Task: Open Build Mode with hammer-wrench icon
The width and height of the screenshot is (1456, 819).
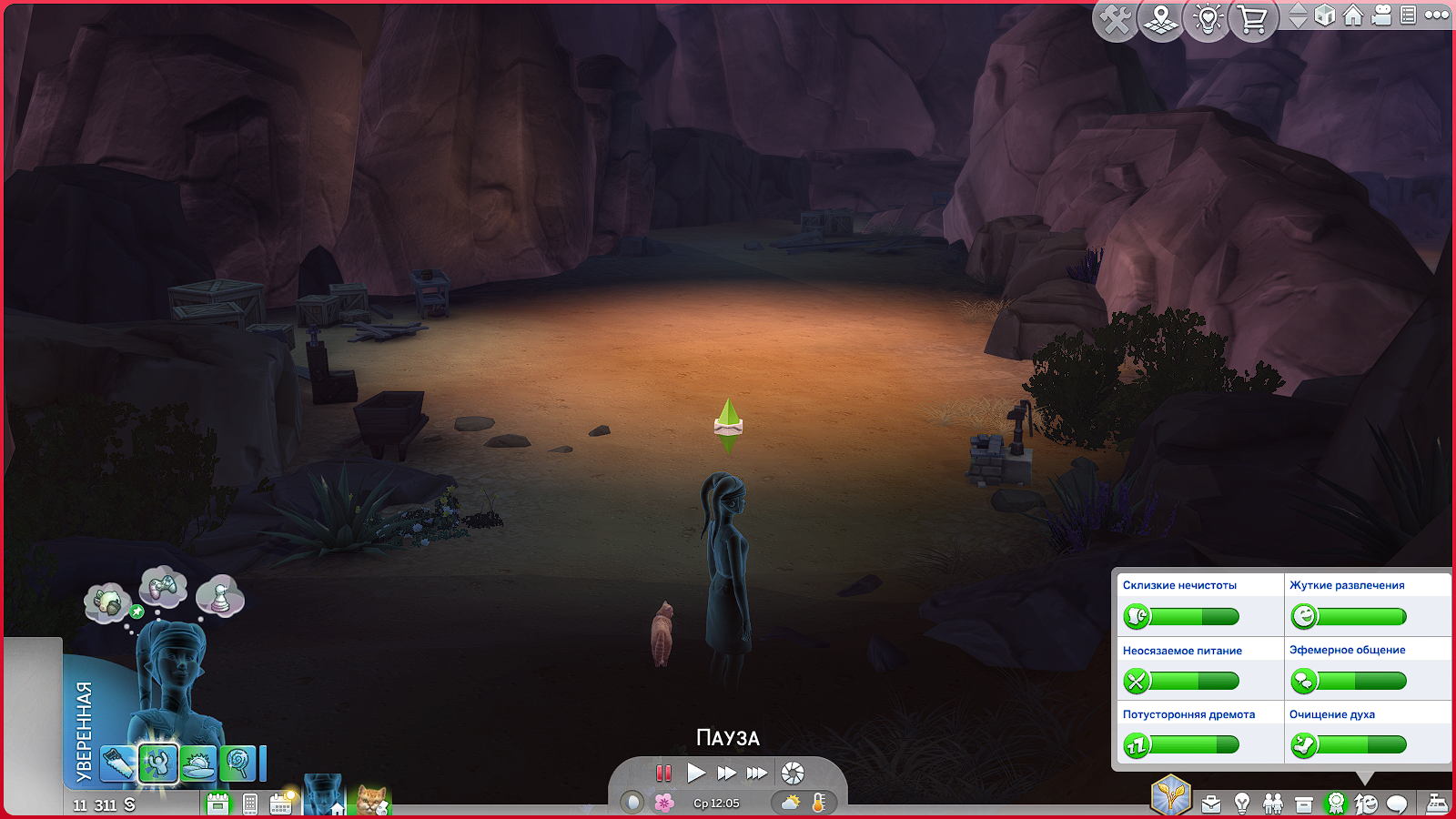Action: (1116, 20)
